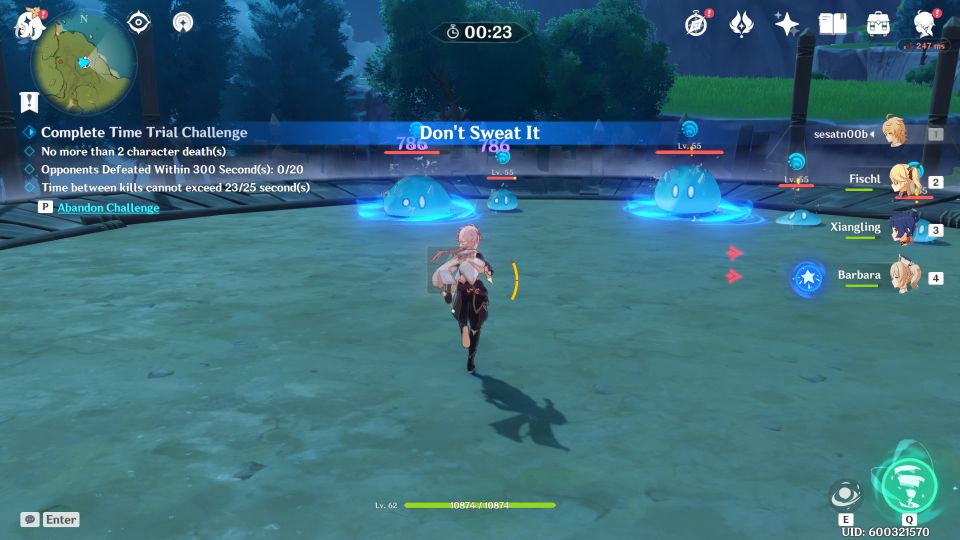Viewport: 960px width, 540px height.
Task: Click the round icon beside the eye icon
Action: point(183,22)
